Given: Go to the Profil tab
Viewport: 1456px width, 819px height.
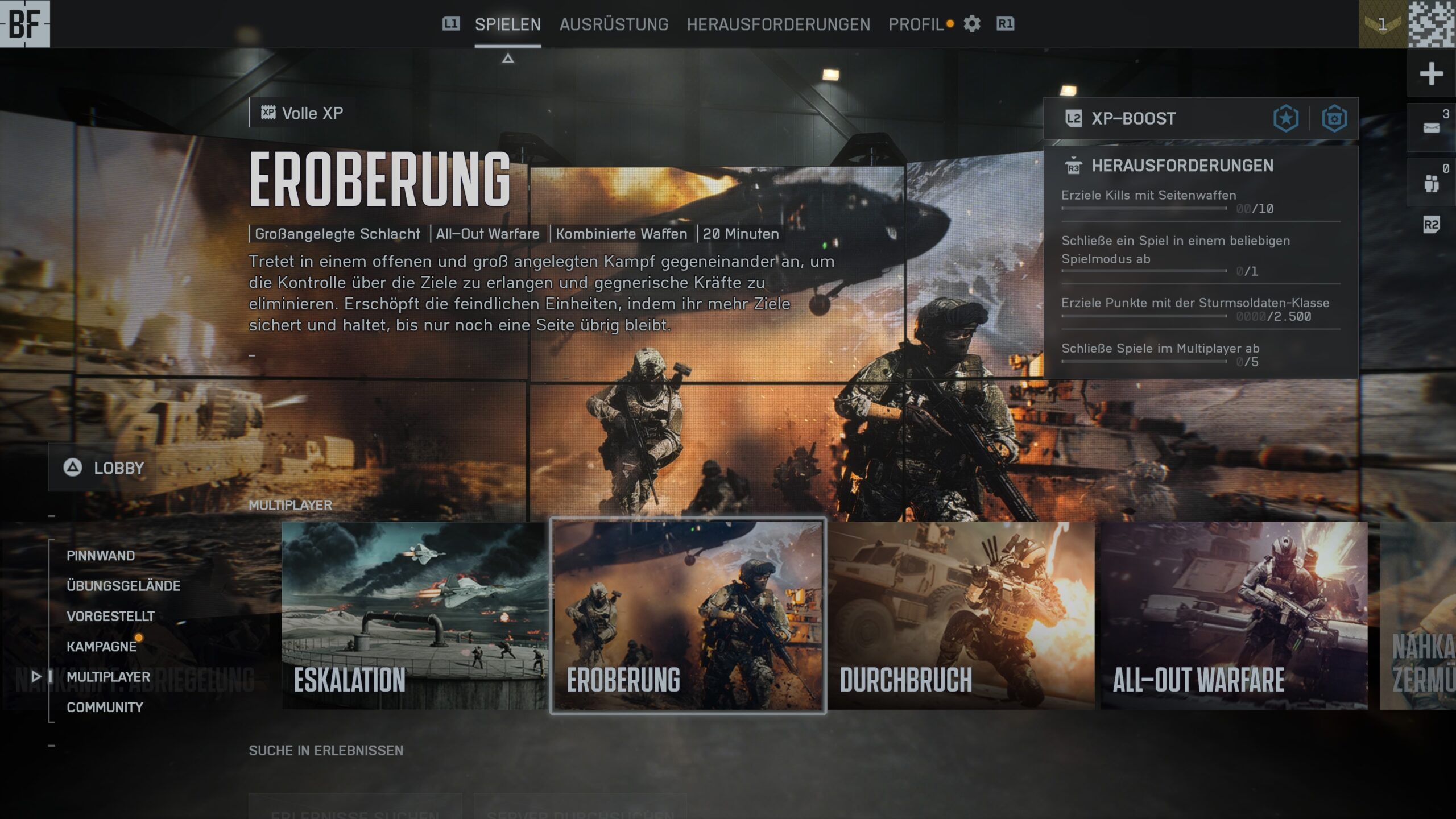Looking at the screenshot, I should pyautogui.click(x=916, y=24).
